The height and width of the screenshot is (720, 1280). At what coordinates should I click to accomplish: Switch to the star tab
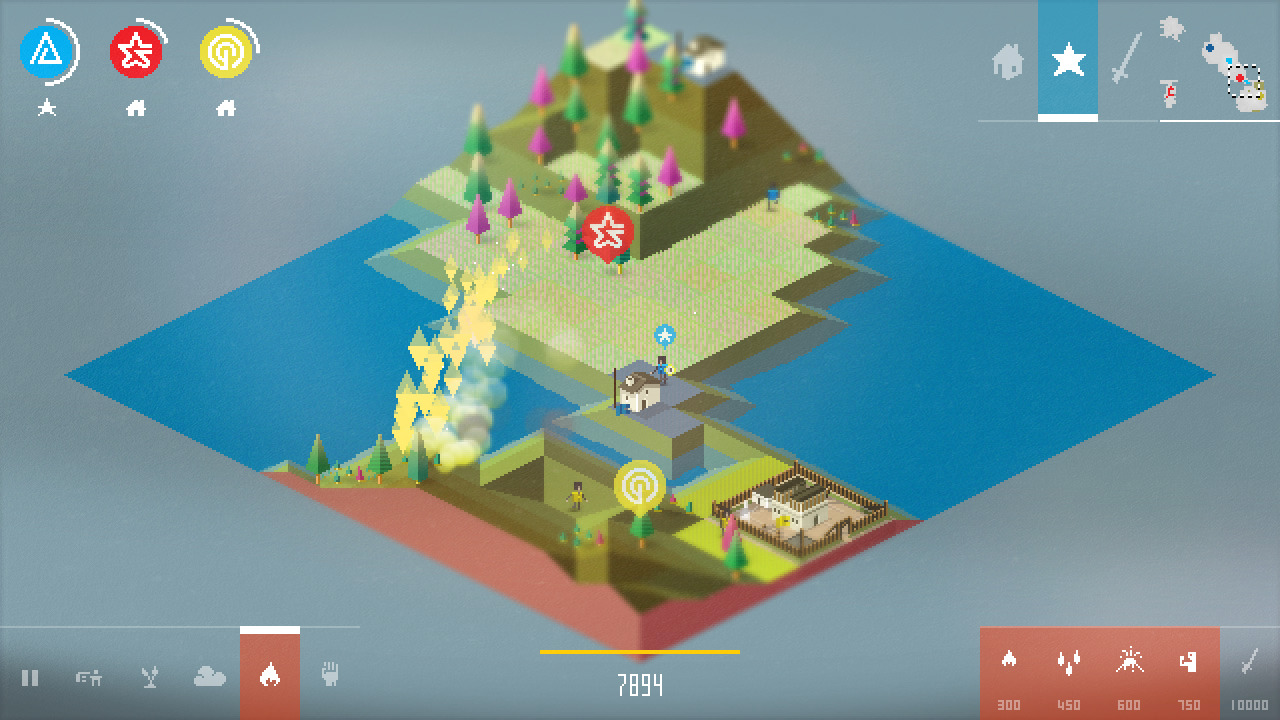(x=1068, y=61)
